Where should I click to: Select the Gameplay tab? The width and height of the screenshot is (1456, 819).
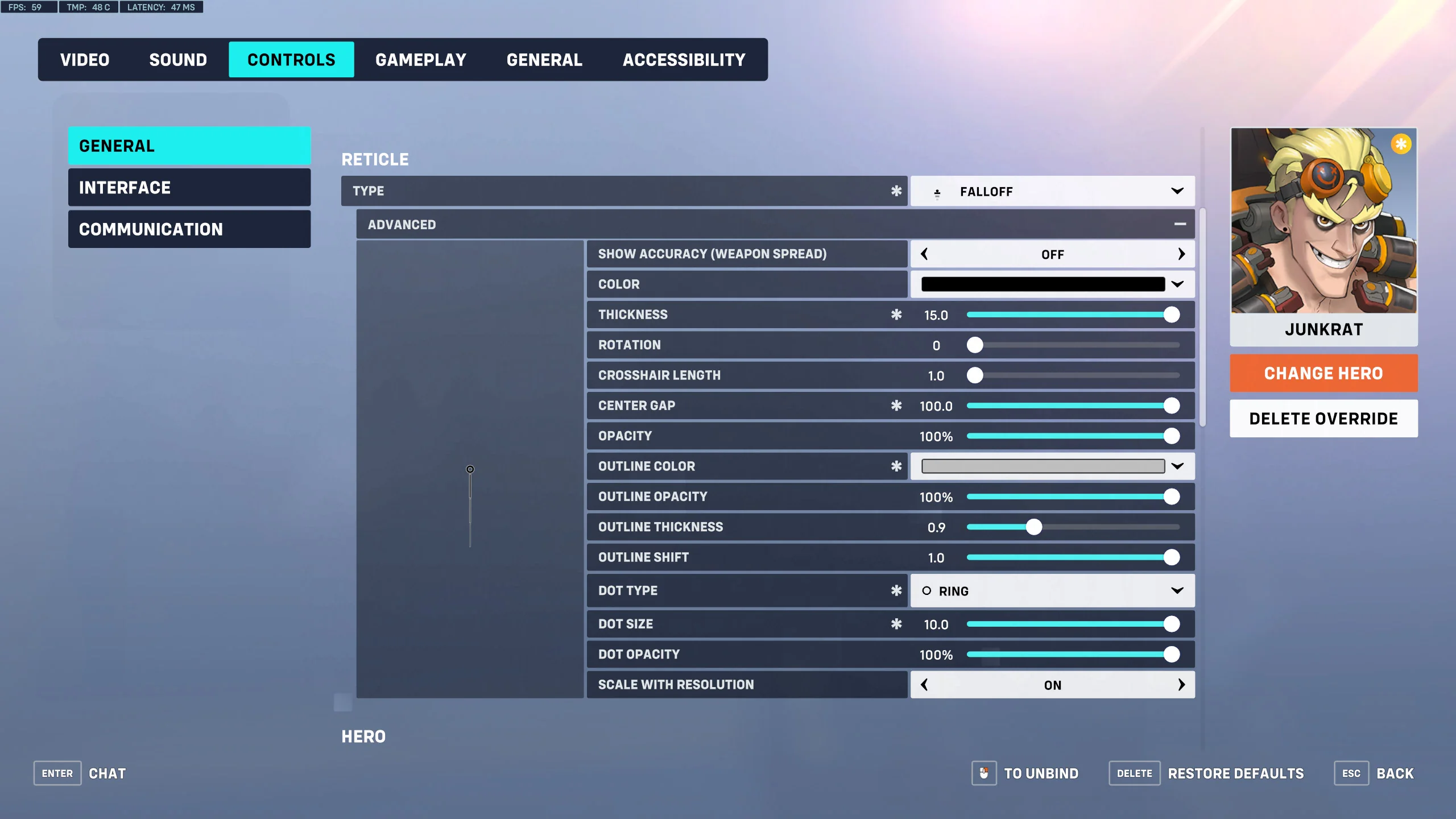pyautogui.click(x=420, y=60)
